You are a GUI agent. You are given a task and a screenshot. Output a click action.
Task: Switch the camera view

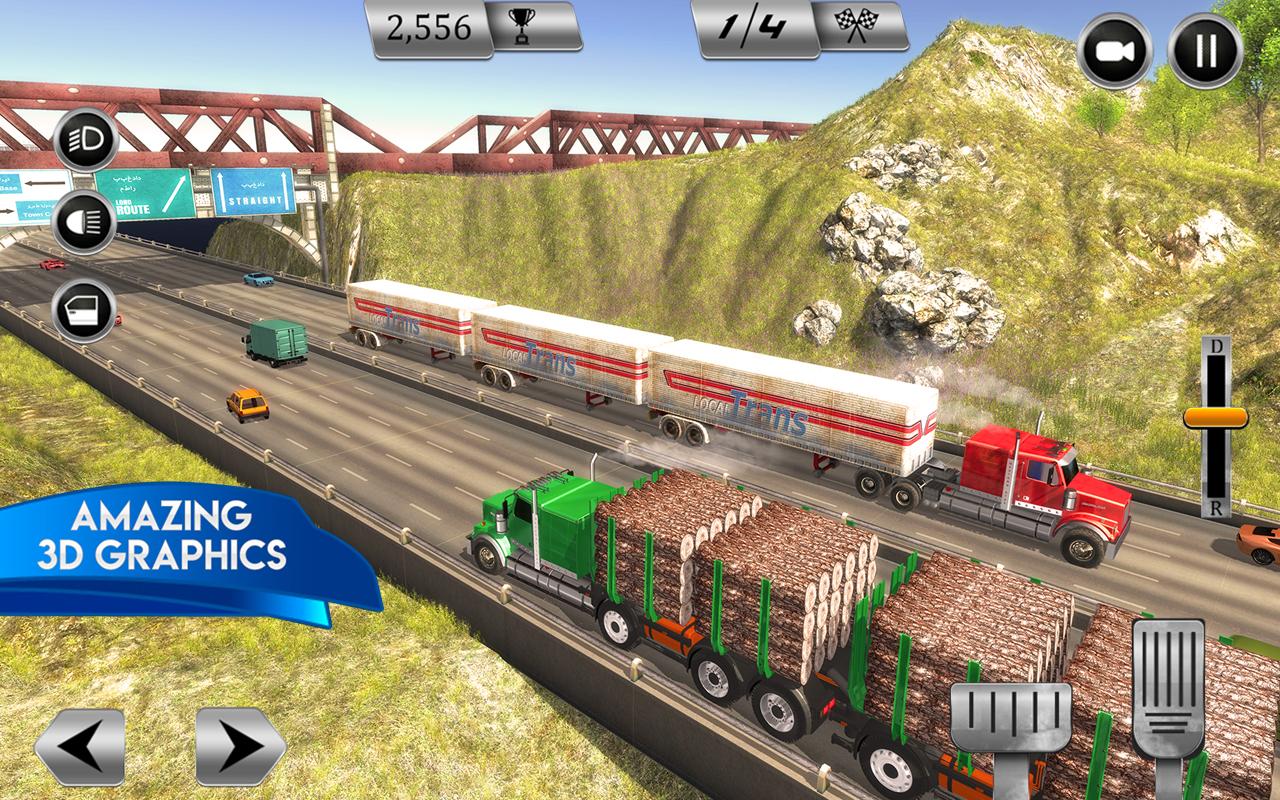coord(1115,51)
